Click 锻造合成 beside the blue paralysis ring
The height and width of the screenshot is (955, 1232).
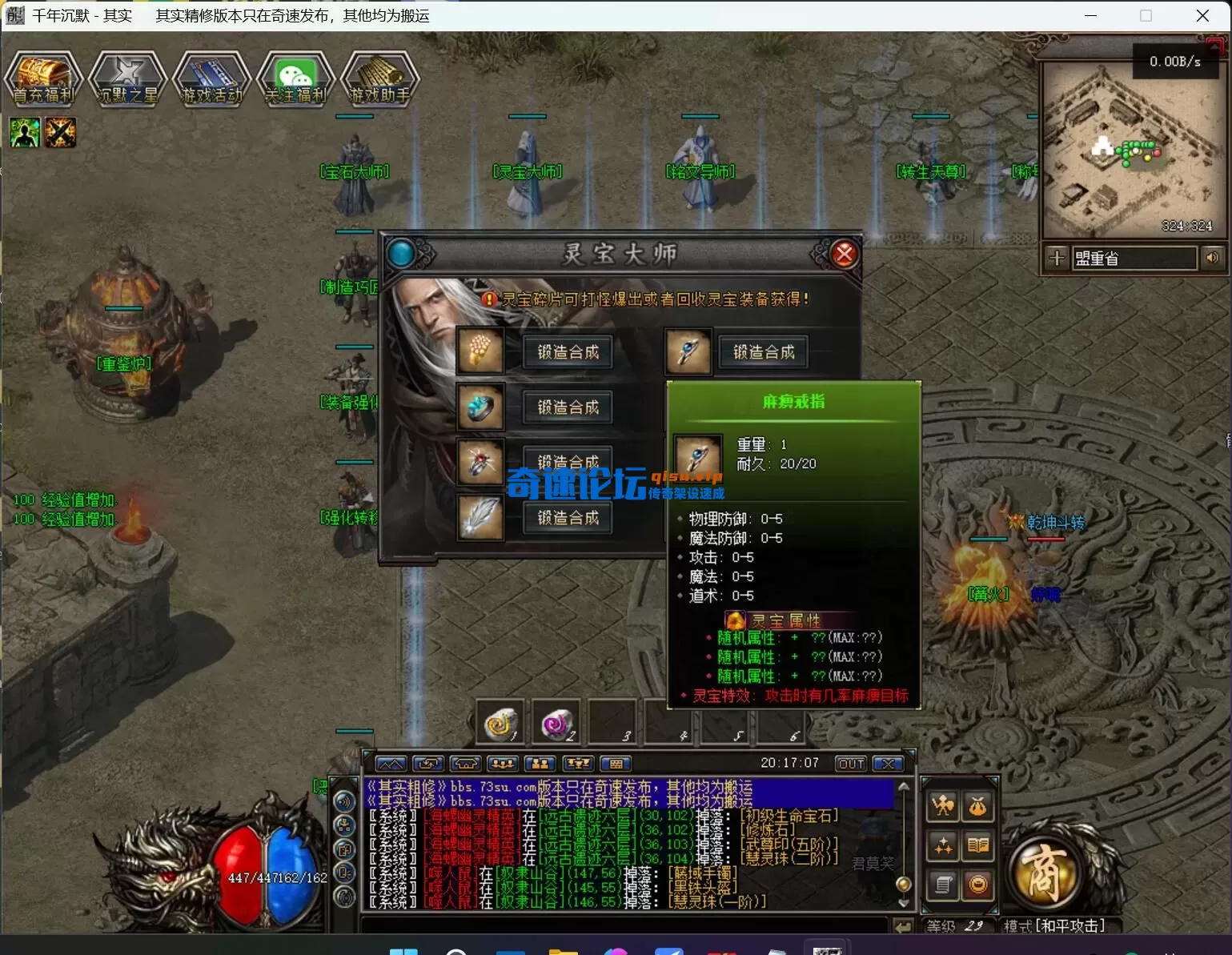coord(763,352)
